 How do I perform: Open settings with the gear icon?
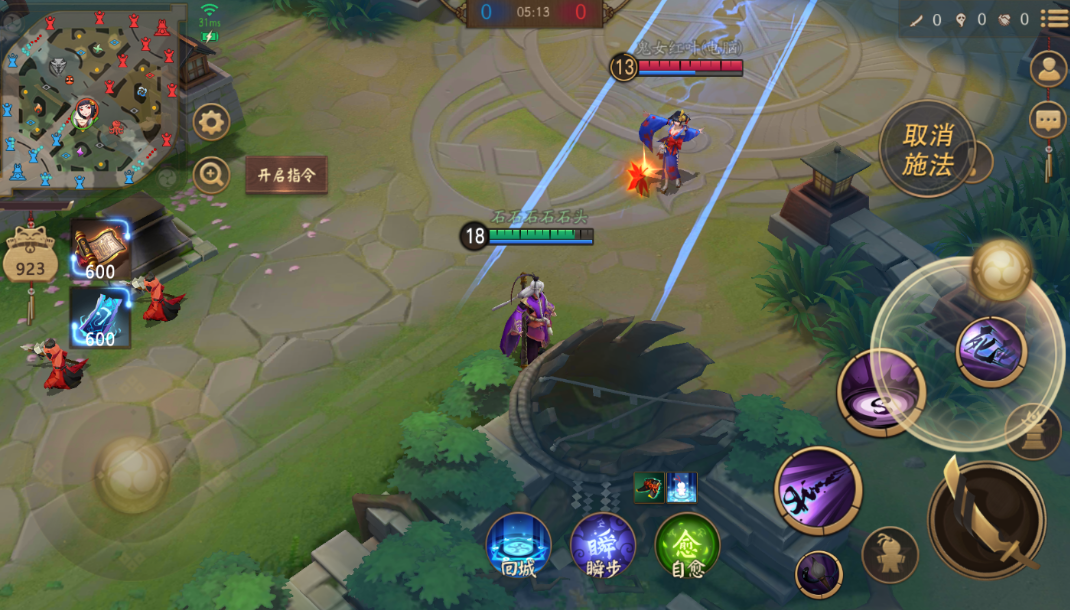click(x=211, y=123)
